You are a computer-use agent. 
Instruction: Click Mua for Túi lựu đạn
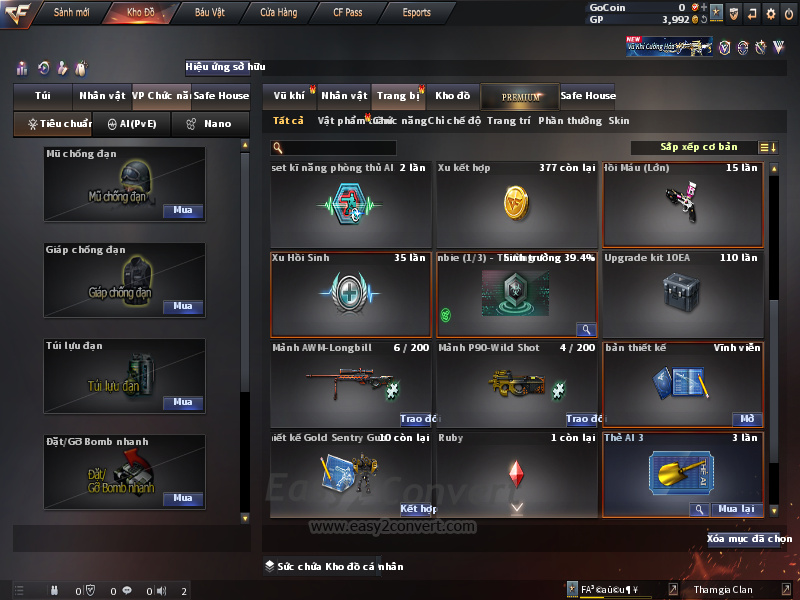(x=182, y=402)
